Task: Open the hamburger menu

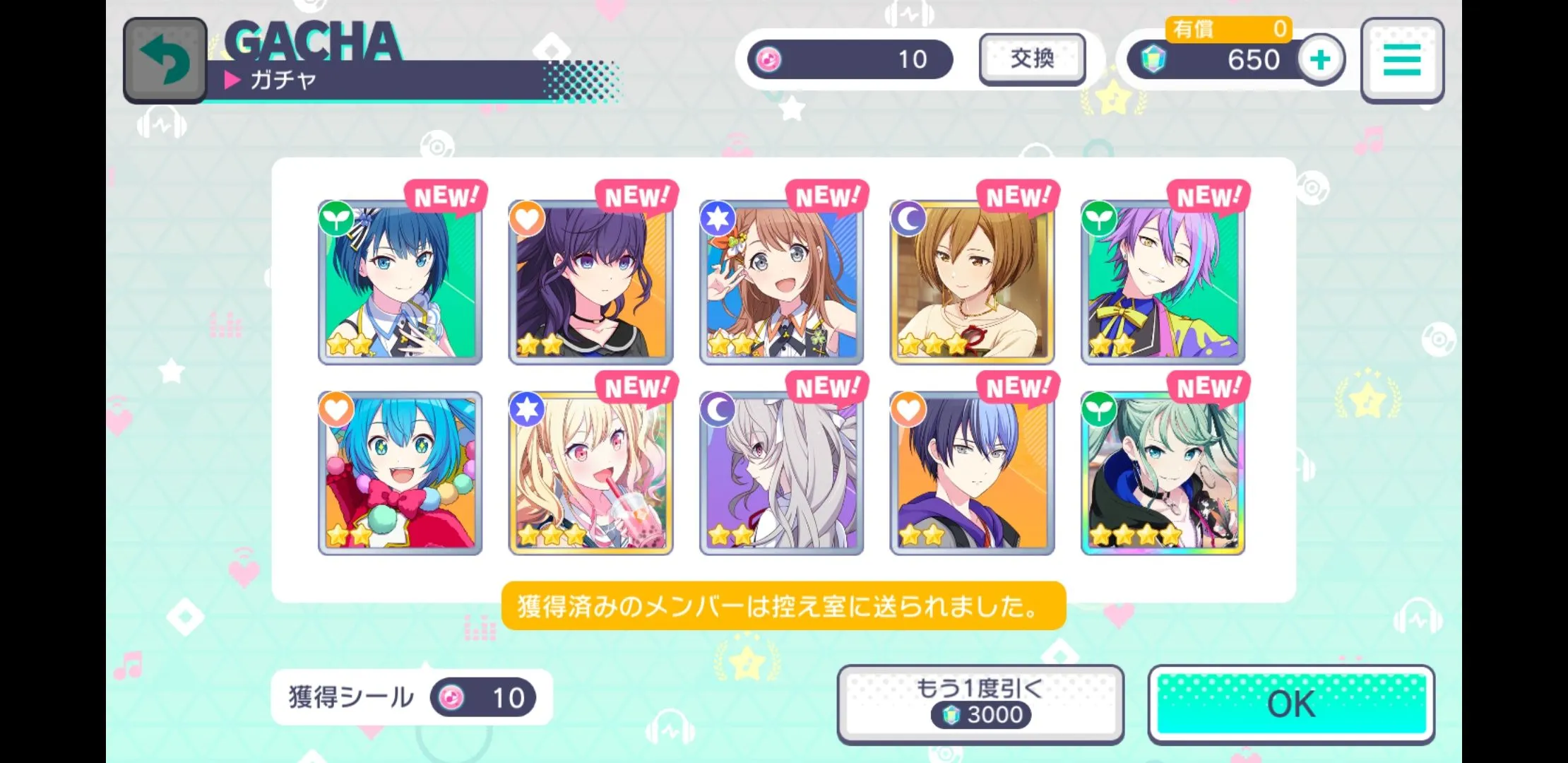Action: [x=1402, y=60]
